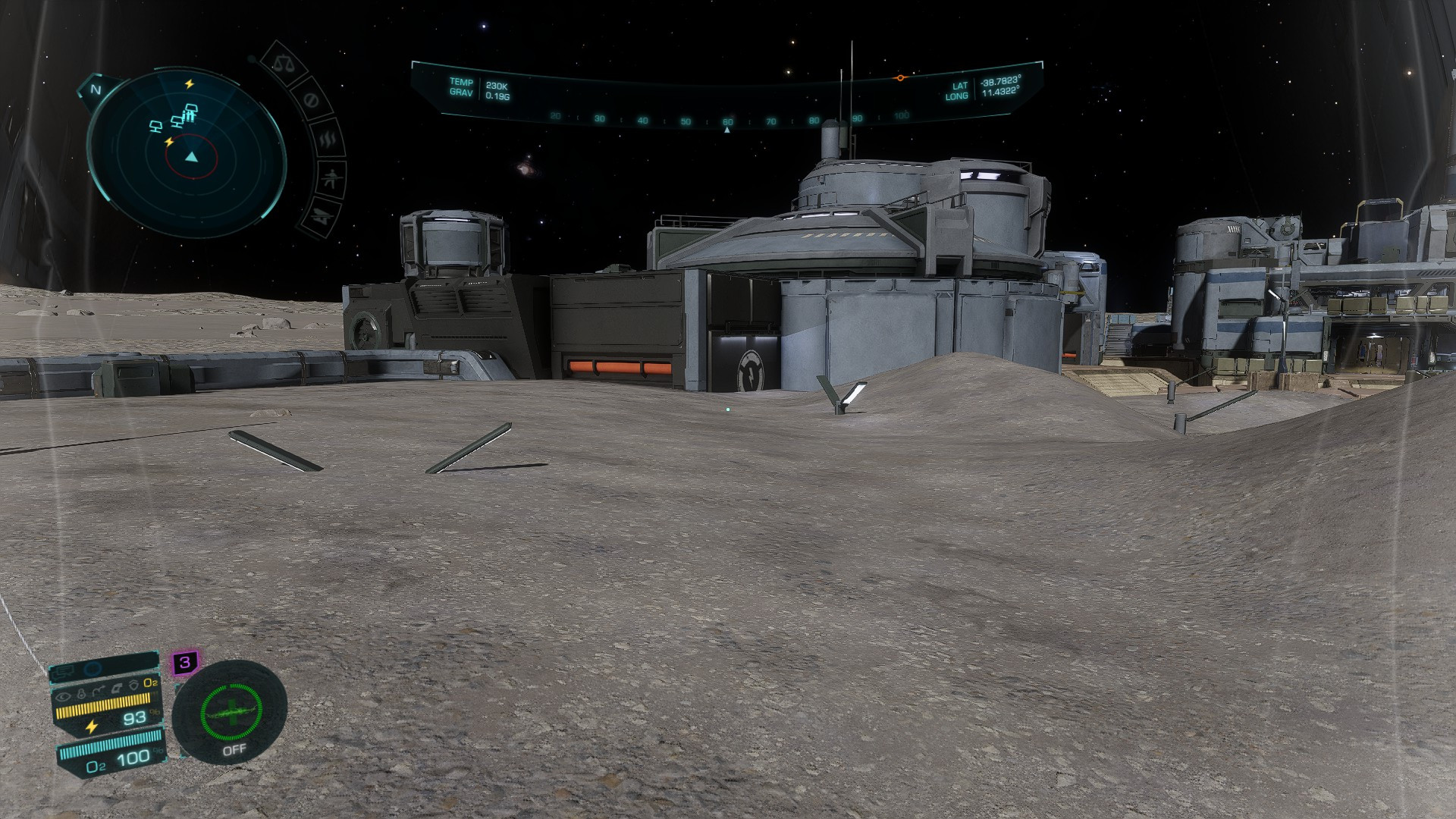Select the north 'N' compass marker
The height and width of the screenshot is (819, 1456).
pyautogui.click(x=96, y=89)
